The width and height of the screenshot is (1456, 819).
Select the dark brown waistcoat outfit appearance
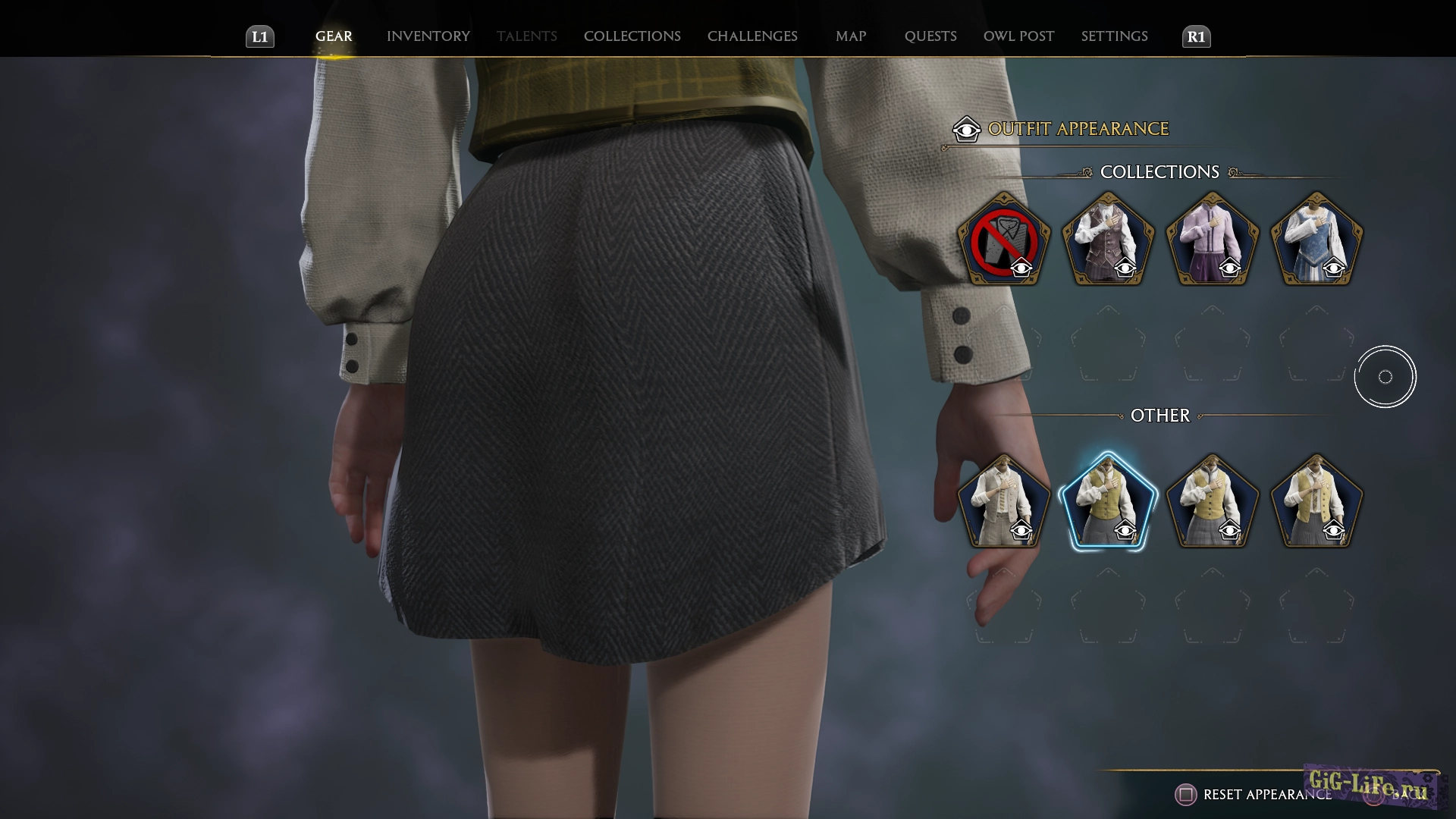click(x=1107, y=241)
